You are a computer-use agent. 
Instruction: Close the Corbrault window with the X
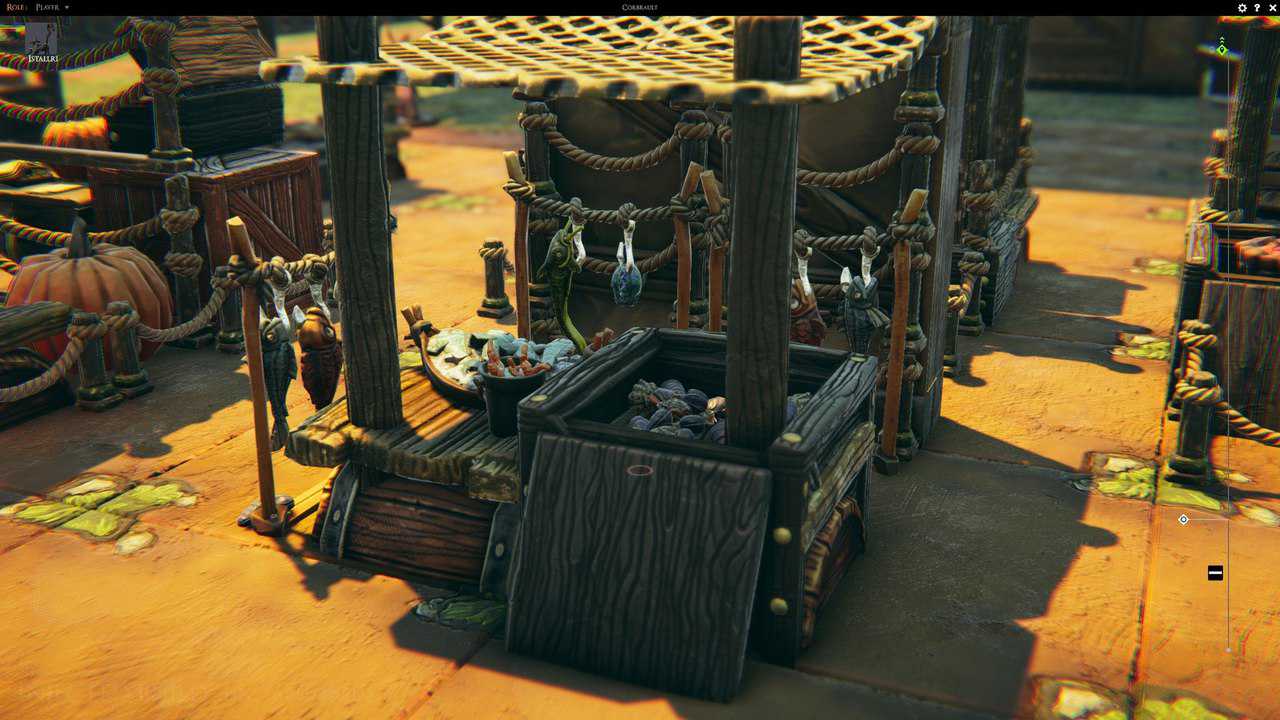coord(1270,7)
